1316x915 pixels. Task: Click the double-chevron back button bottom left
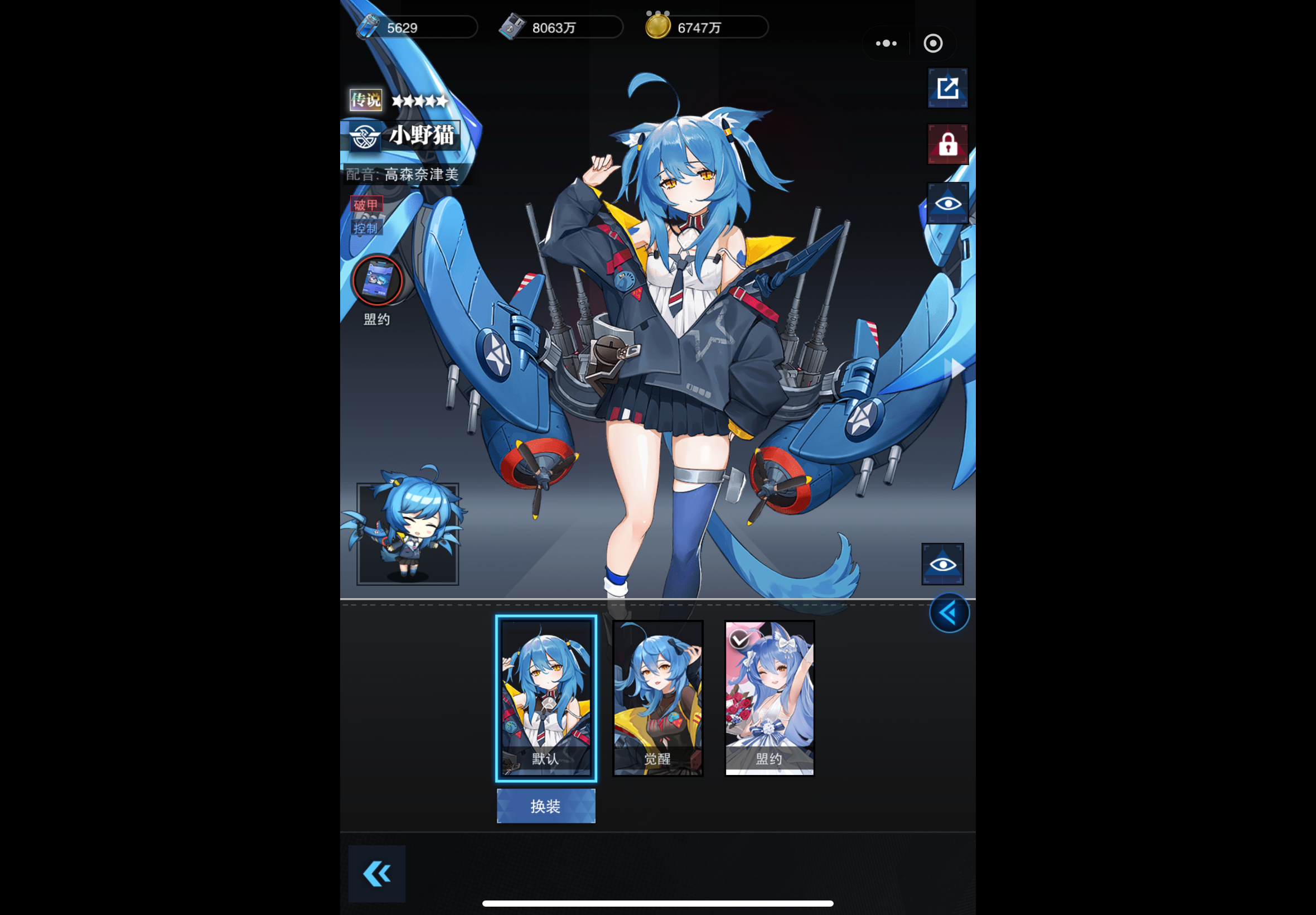coord(376,873)
